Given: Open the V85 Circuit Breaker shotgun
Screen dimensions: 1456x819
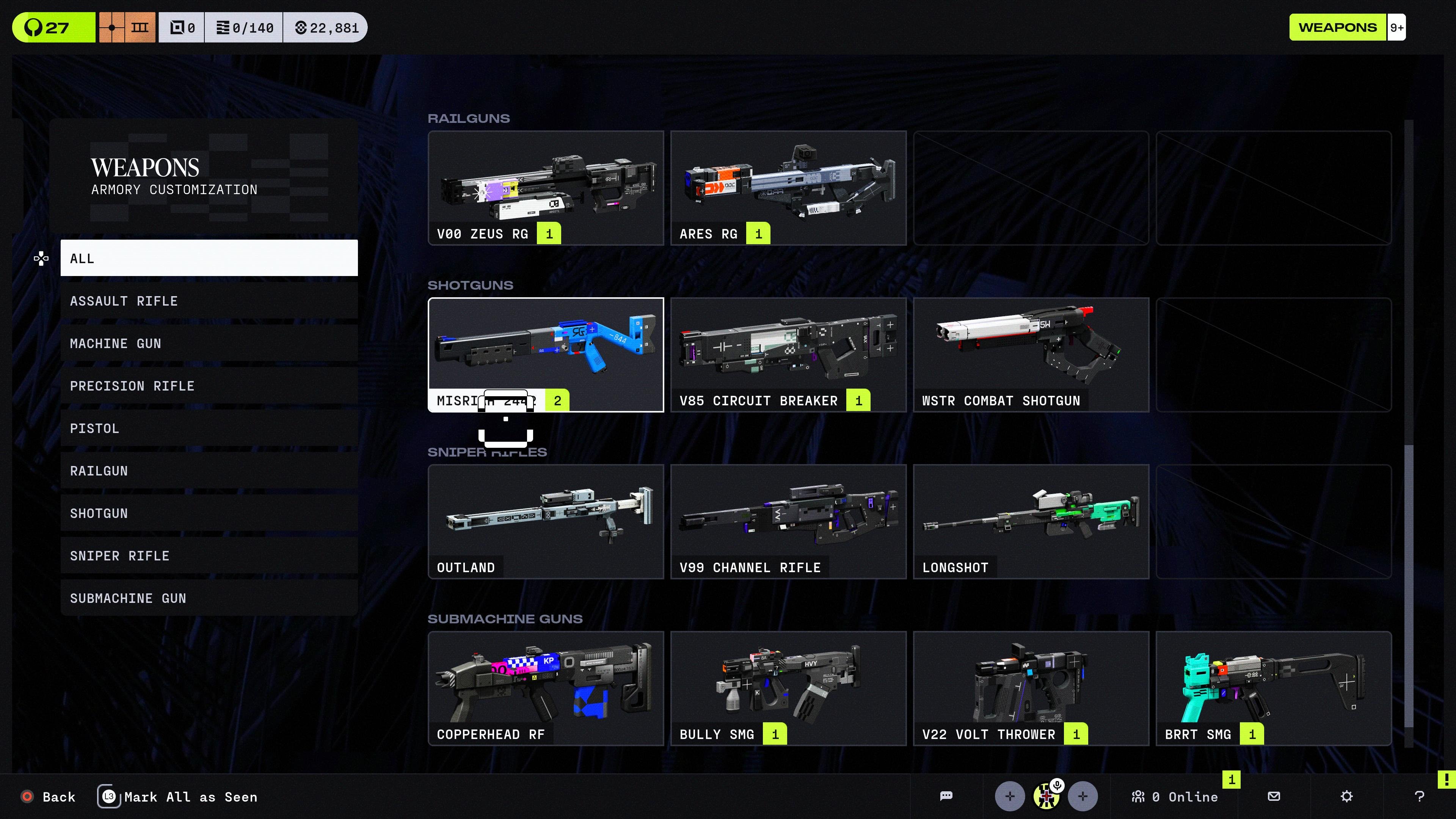Looking at the screenshot, I should (788, 355).
